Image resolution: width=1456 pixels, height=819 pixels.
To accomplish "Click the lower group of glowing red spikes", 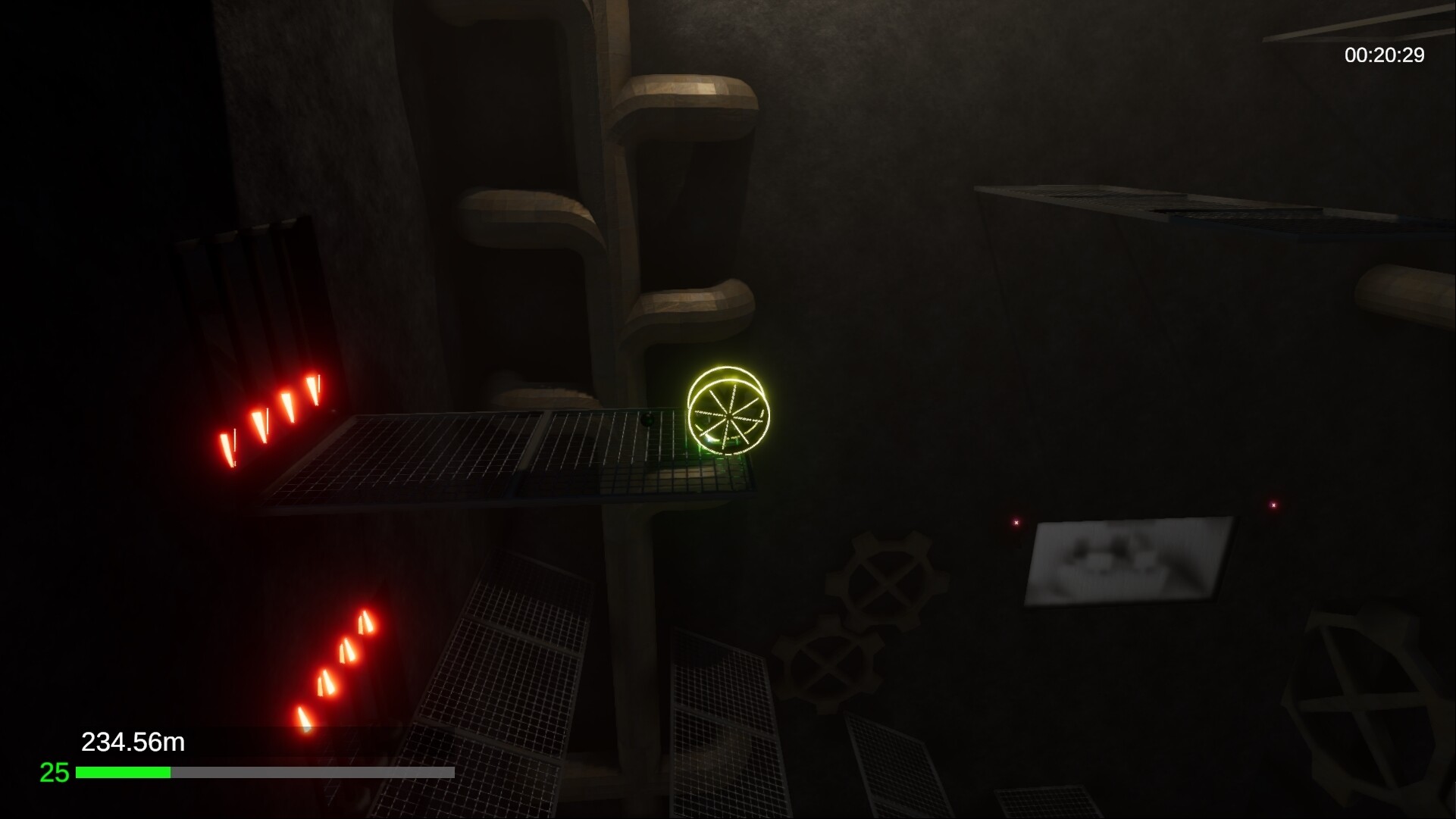I will [x=333, y=659].
